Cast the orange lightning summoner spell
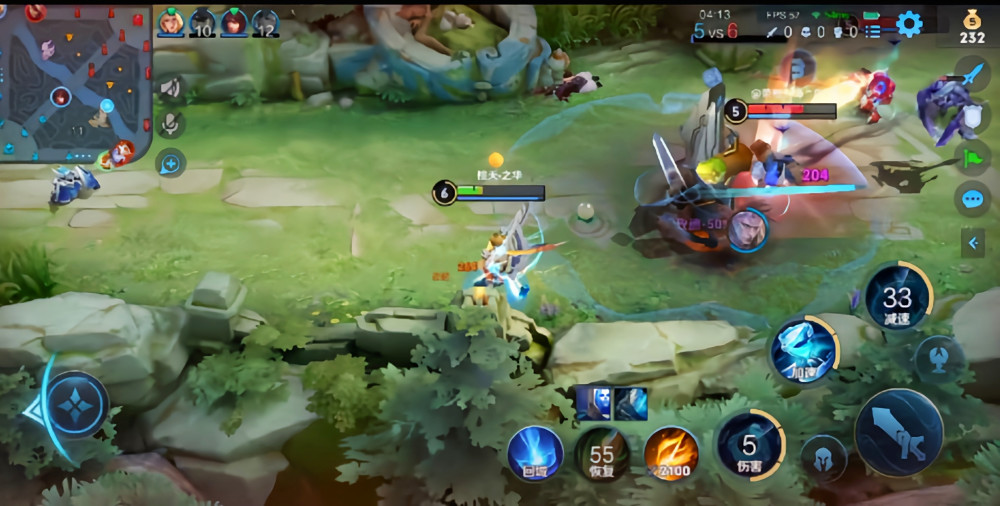Screen dimensions: 1000x506 pyautogui.click(x=670, y=452)
